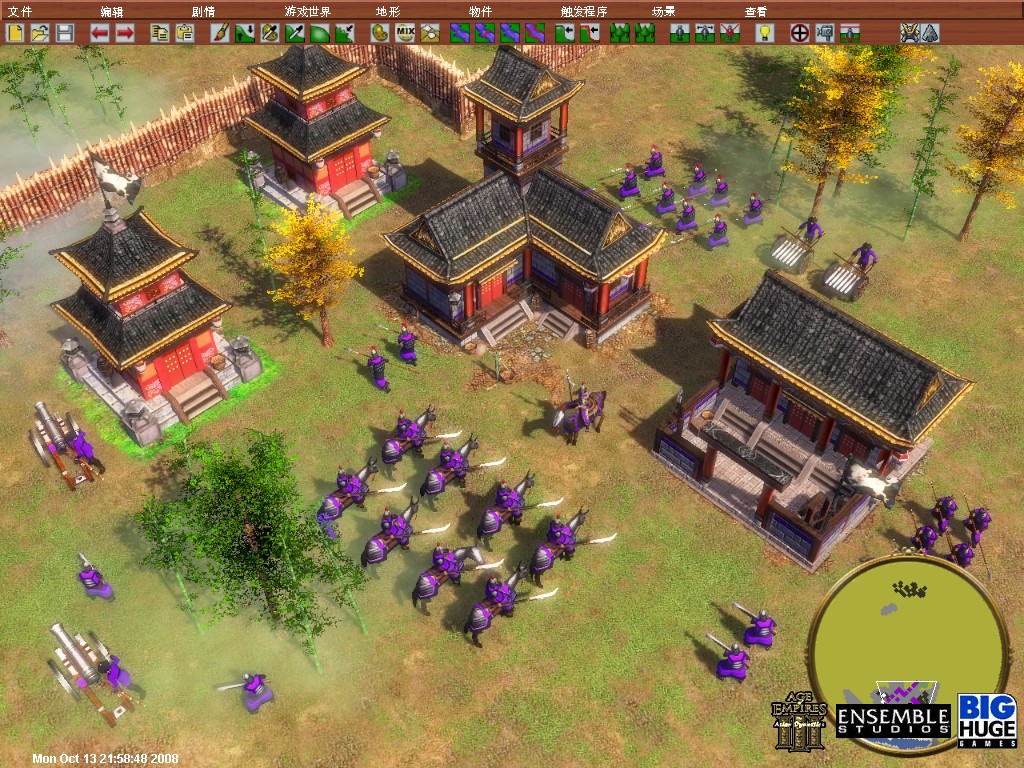
Task: Open the 编辑 (Edit) menu
Action: pyautogui.click(x=112, y=11)
